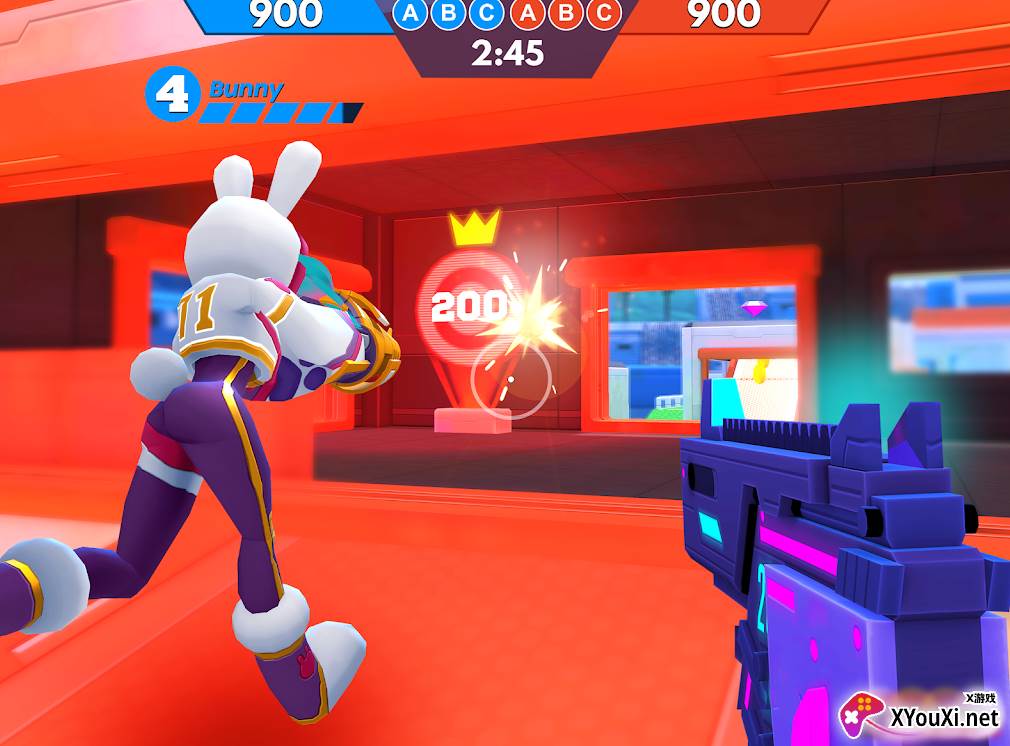
Task: Click the Bunny teammate name tag
Action: click(246, 90)
